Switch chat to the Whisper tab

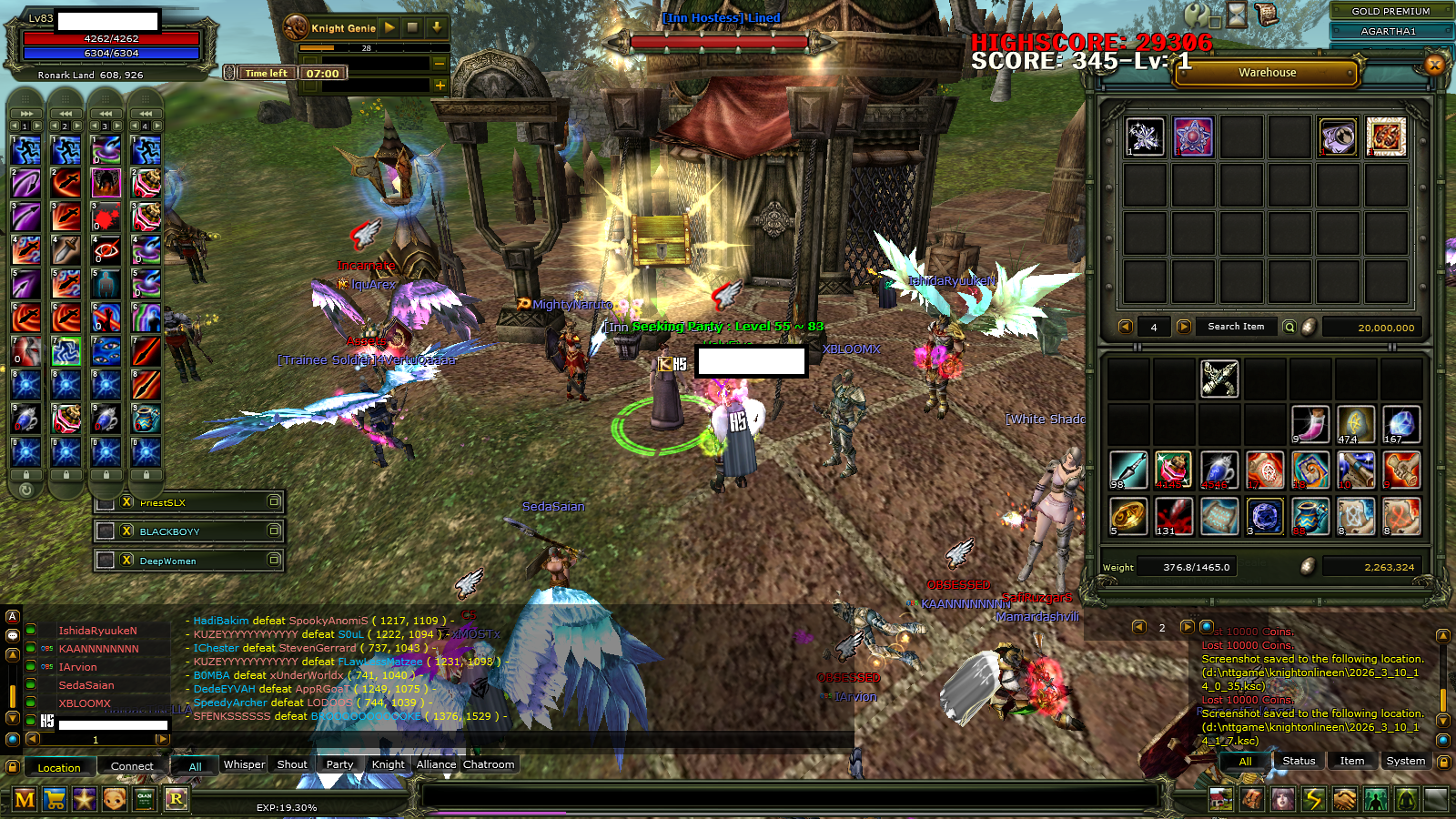click(244, 764)
